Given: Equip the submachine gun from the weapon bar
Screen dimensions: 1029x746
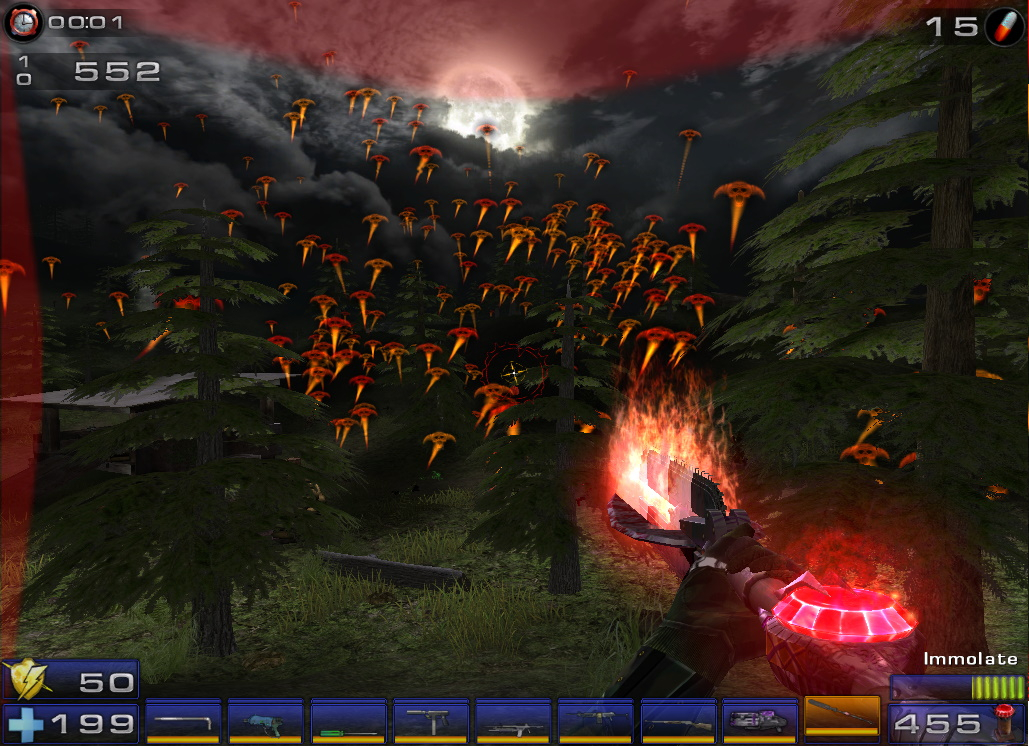Looking at the screenshot, I should [431, 720].
